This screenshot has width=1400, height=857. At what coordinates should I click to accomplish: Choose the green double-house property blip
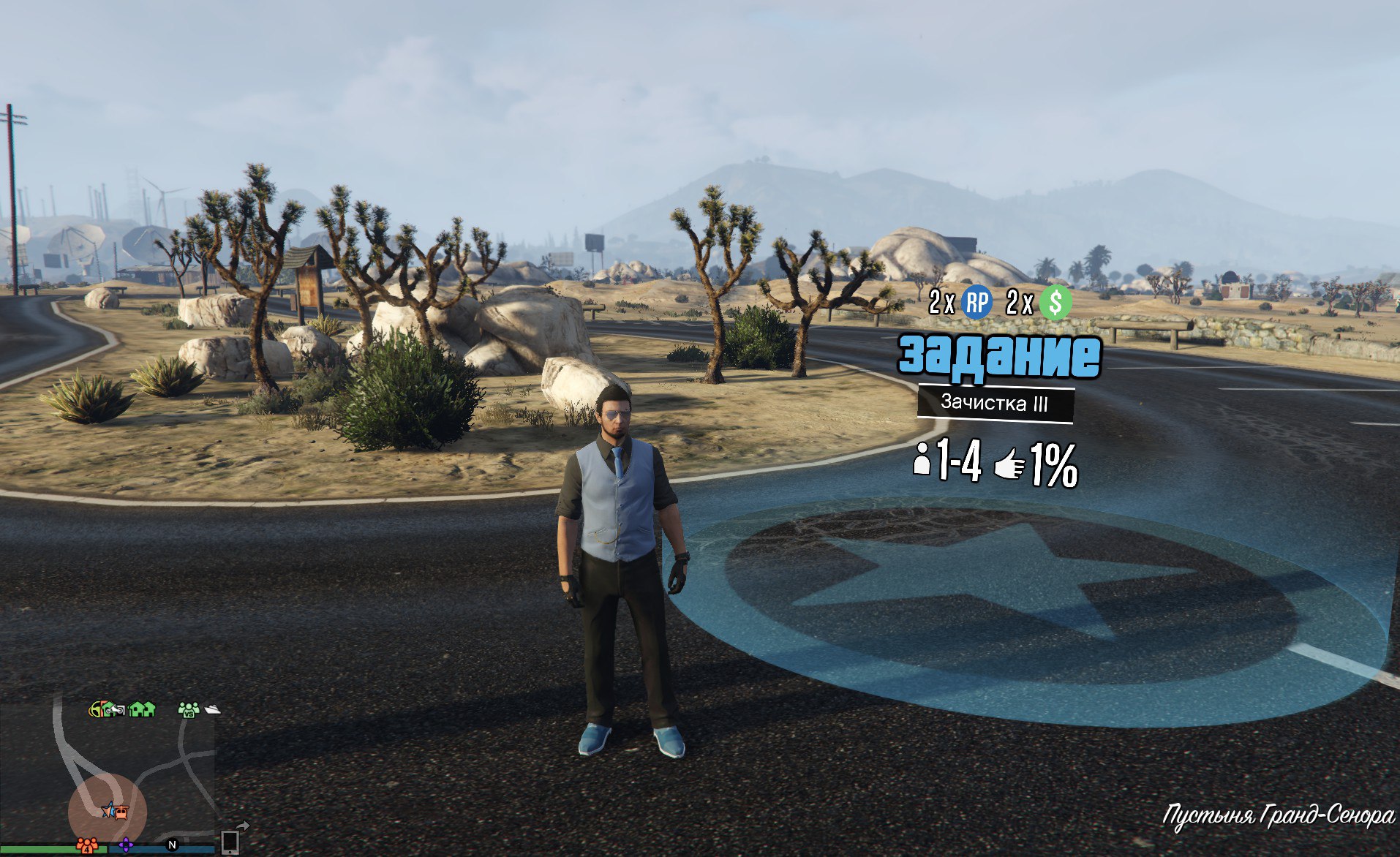click(x=142, y=709)
